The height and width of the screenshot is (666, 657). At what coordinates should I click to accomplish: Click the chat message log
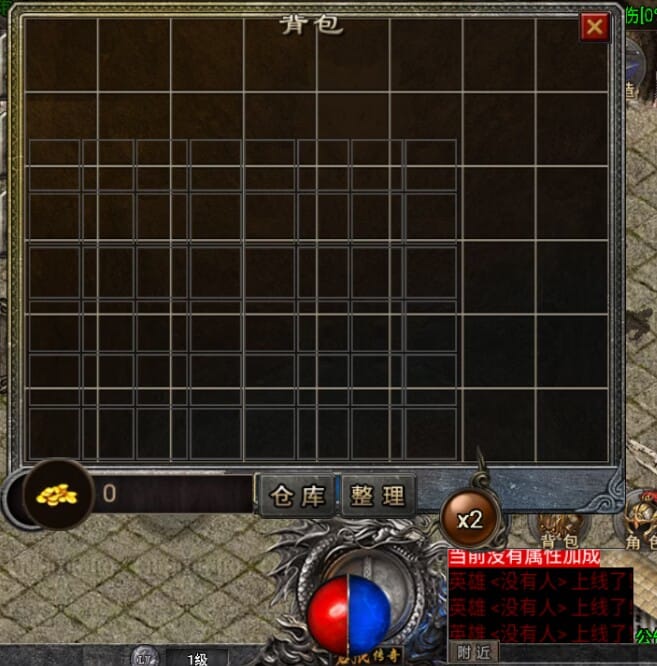point(540,605)
